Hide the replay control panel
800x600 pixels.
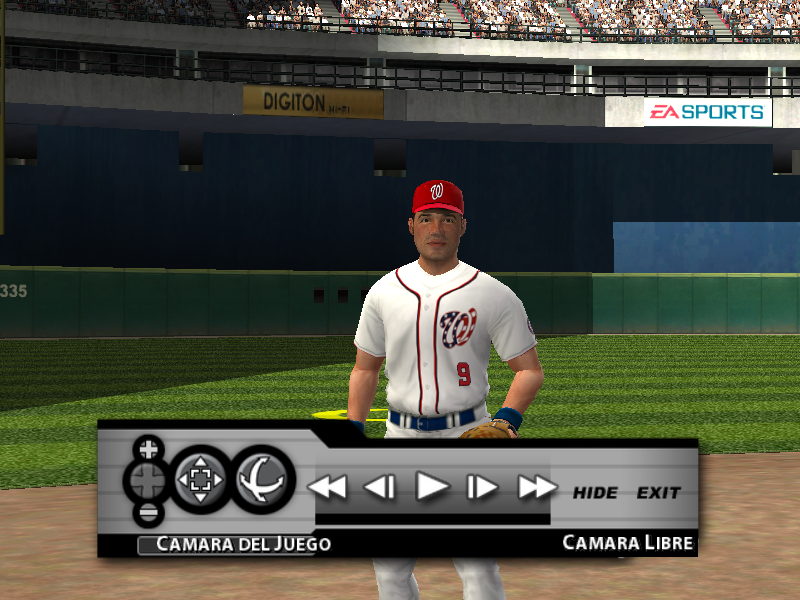[595, 493]
